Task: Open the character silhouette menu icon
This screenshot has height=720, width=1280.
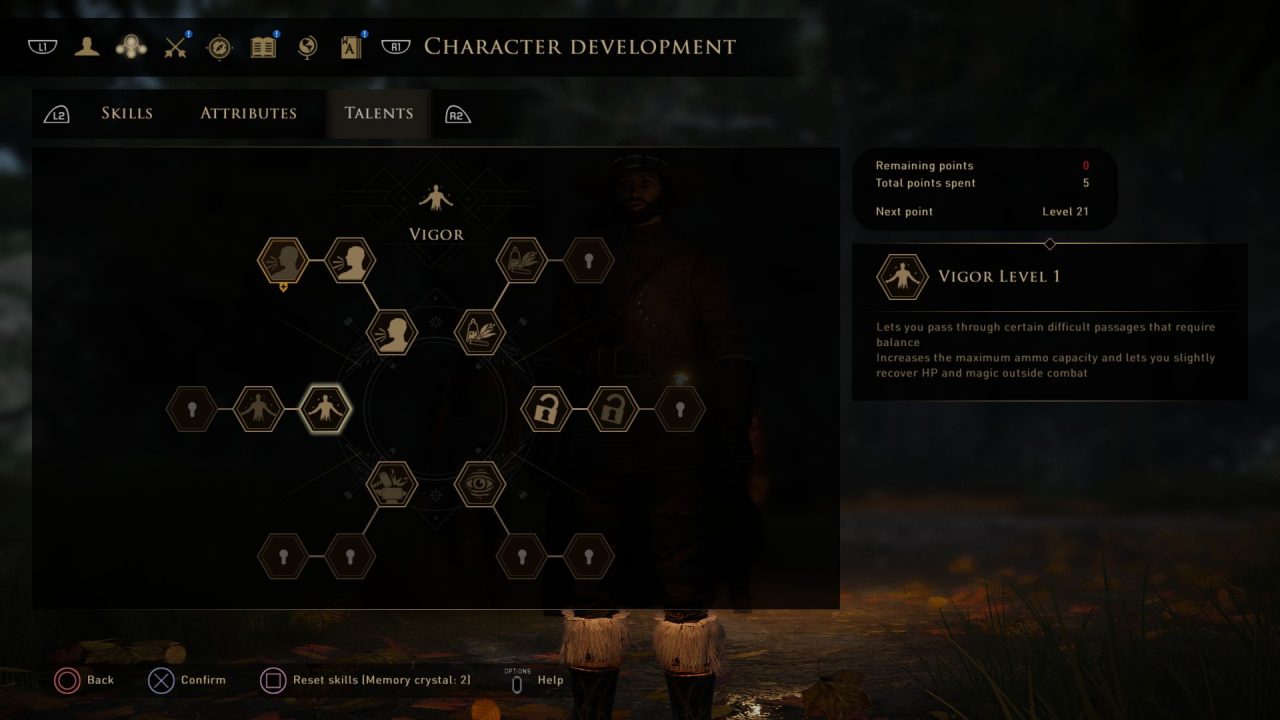Action: [x=87, y=47]
